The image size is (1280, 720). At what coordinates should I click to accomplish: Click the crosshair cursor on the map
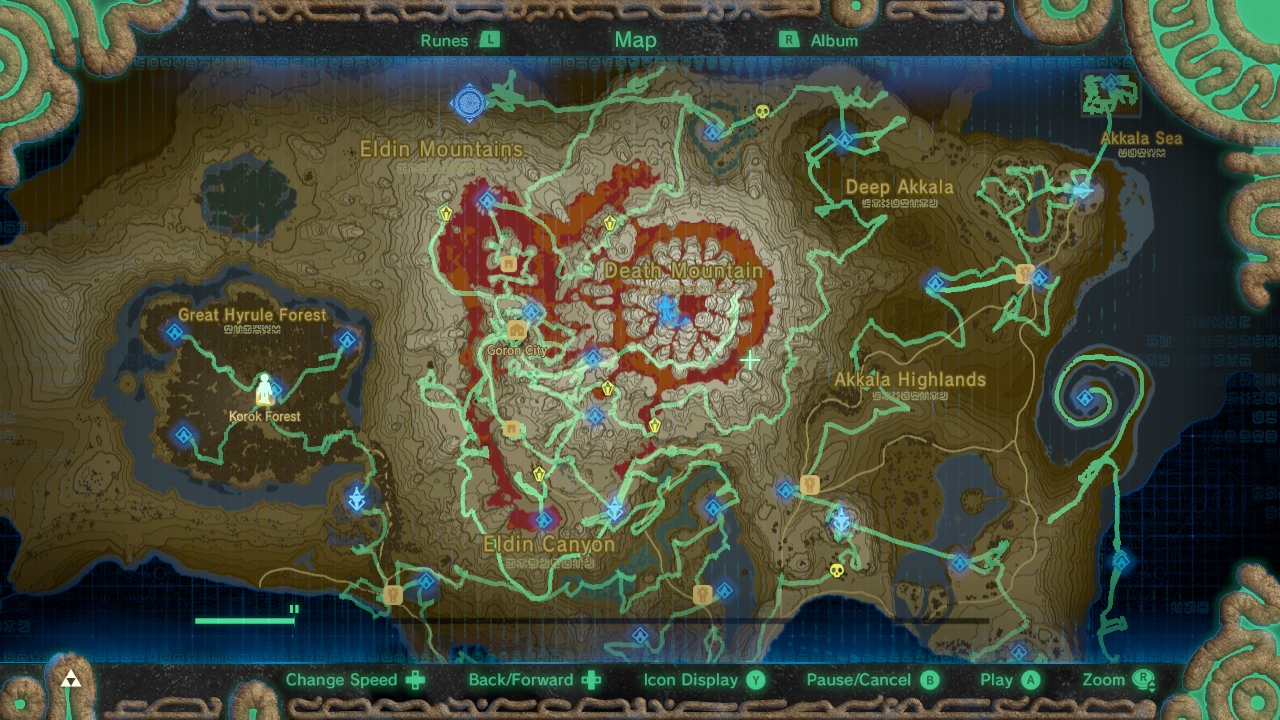point(750,360)
